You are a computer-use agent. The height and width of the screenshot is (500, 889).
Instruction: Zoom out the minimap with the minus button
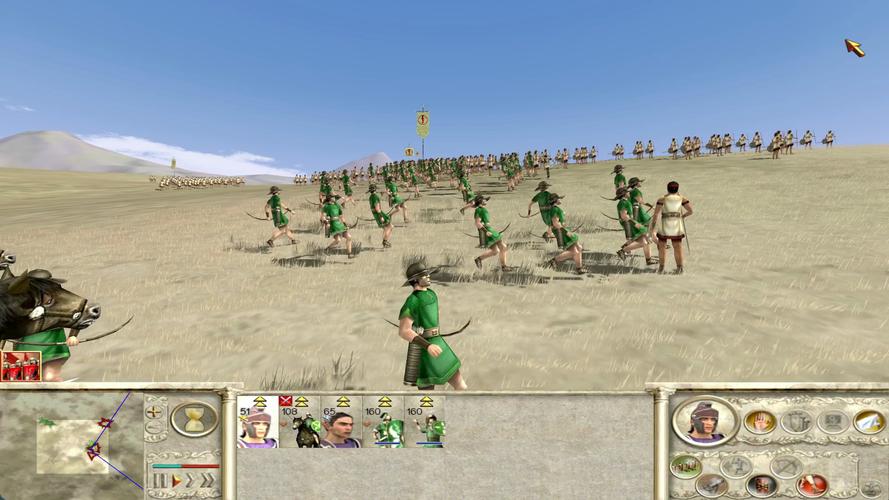click(155, 428)
